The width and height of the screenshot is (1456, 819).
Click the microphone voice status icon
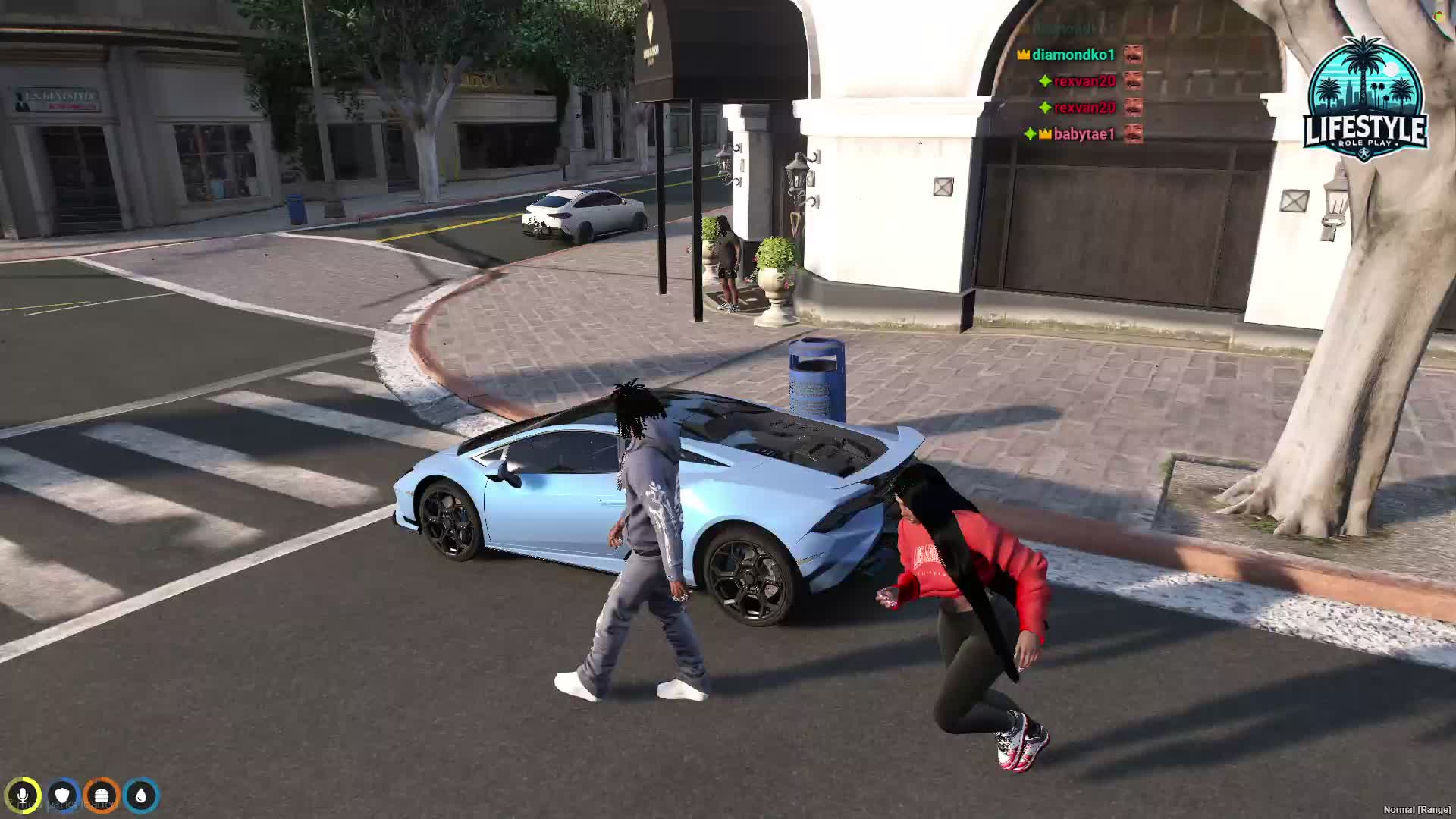(23, 795)
